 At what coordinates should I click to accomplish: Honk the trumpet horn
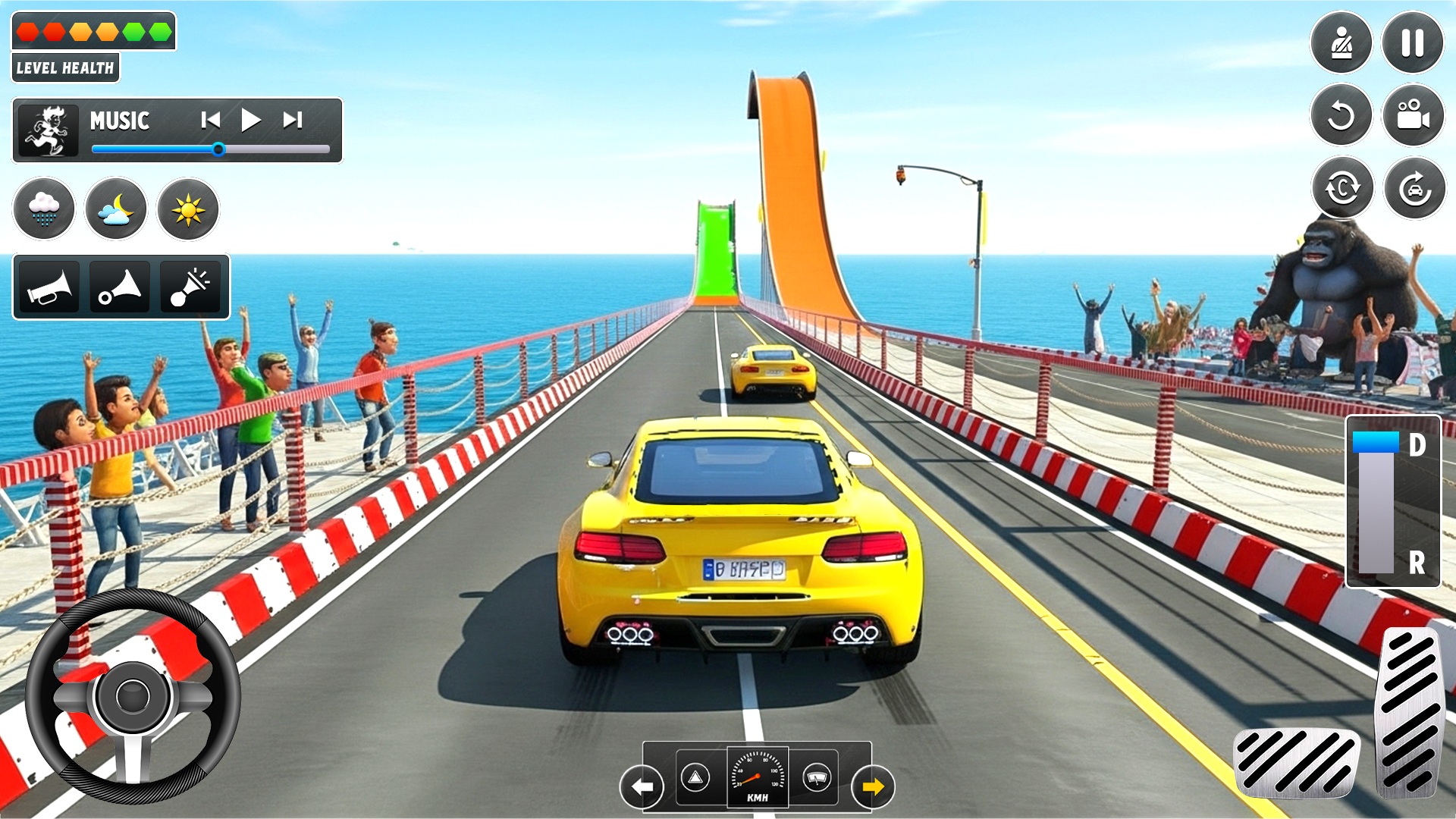pos(49,287)
